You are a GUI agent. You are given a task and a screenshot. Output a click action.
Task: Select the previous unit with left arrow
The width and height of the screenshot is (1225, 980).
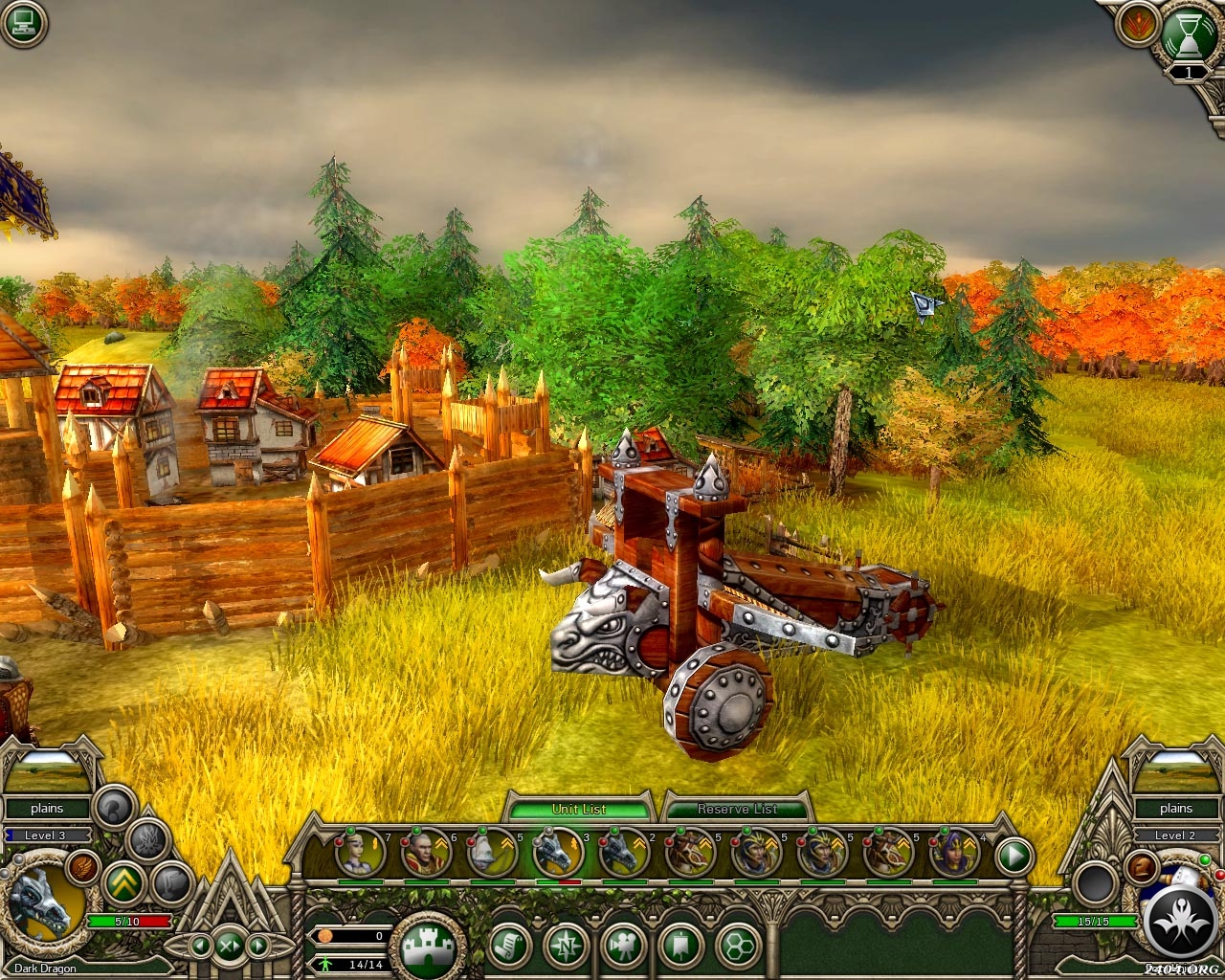coord(200,947)
